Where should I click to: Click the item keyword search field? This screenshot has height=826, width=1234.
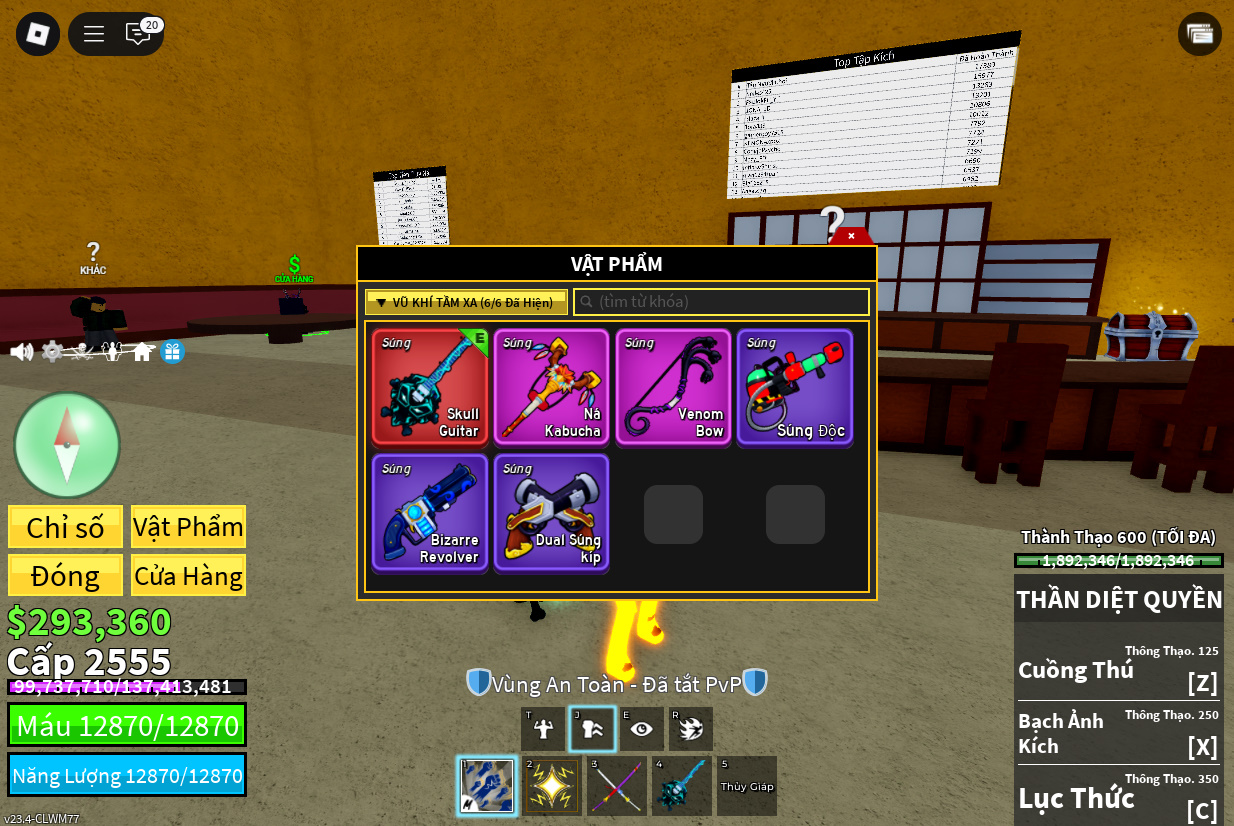click(722, 302)
